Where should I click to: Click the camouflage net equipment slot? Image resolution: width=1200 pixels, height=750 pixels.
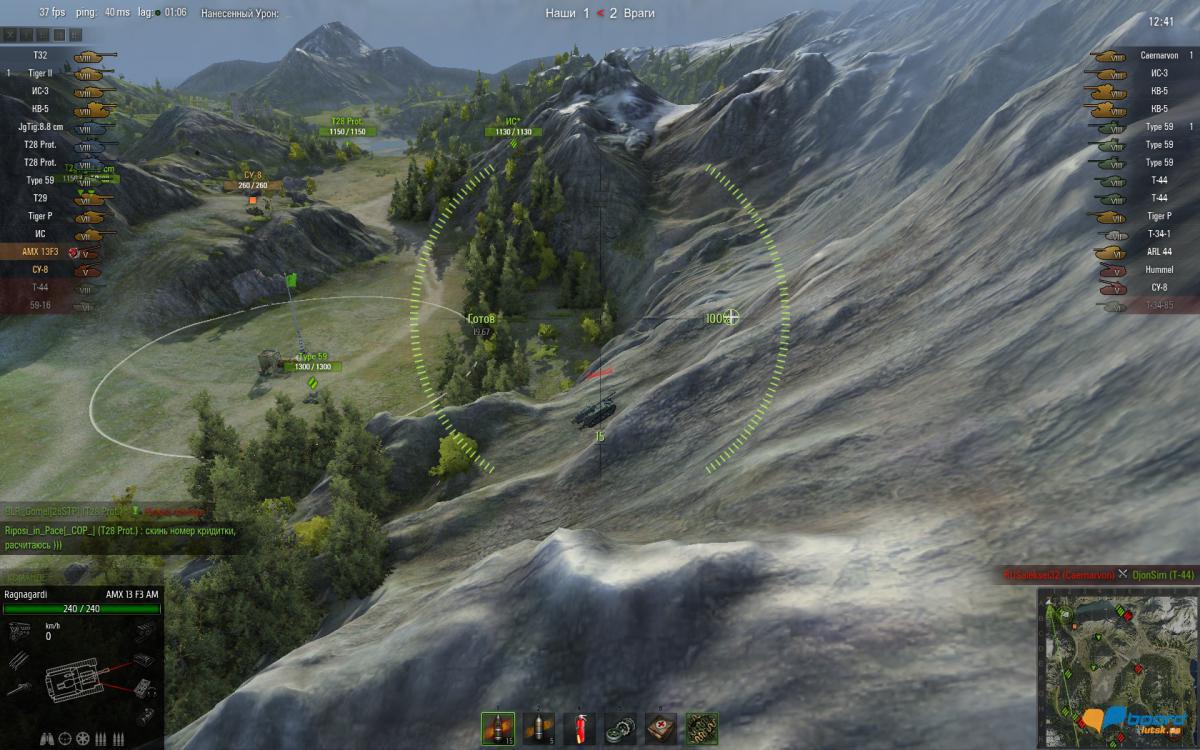tap(701, 728)
